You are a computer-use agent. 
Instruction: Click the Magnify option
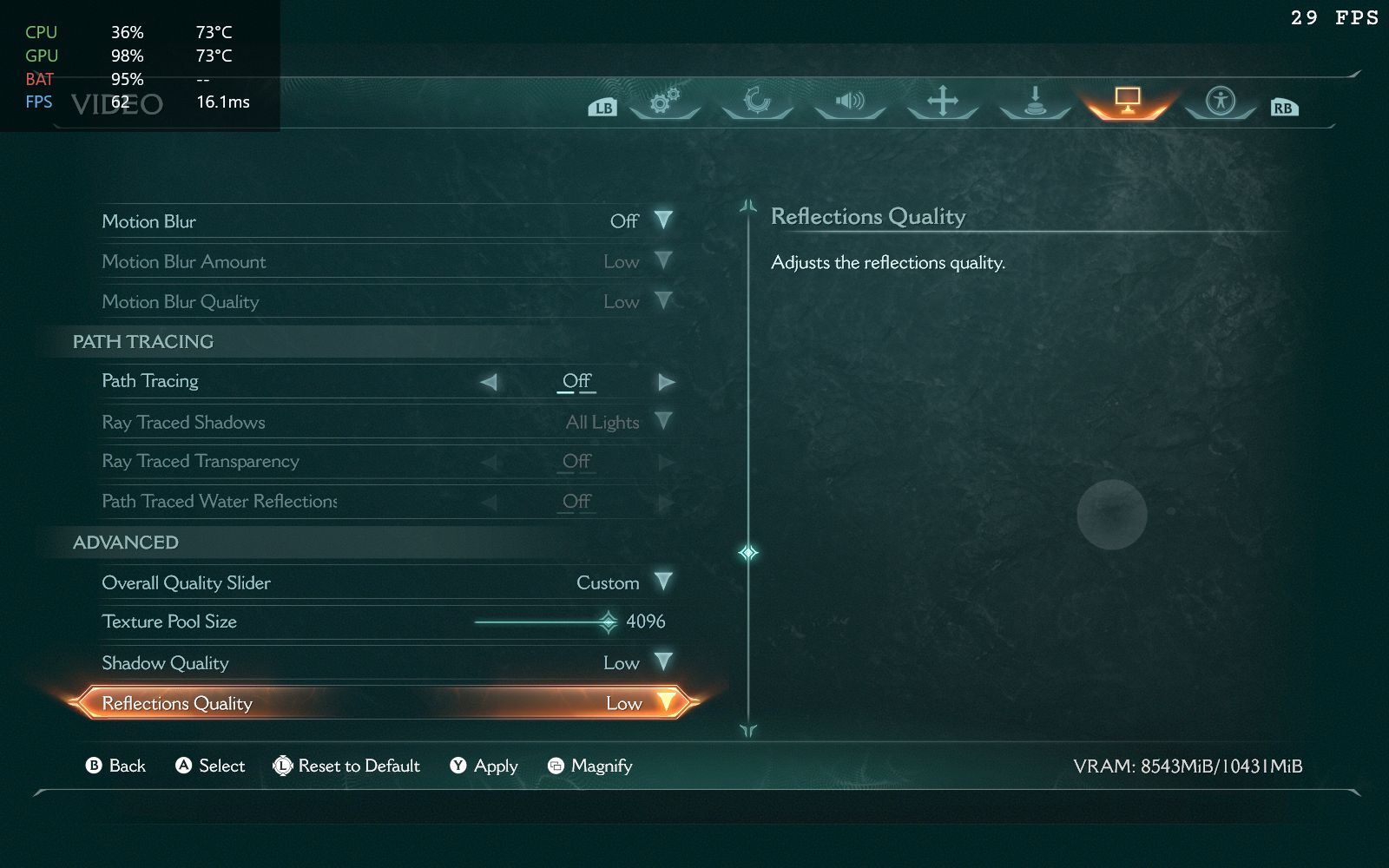click(590, 766)
